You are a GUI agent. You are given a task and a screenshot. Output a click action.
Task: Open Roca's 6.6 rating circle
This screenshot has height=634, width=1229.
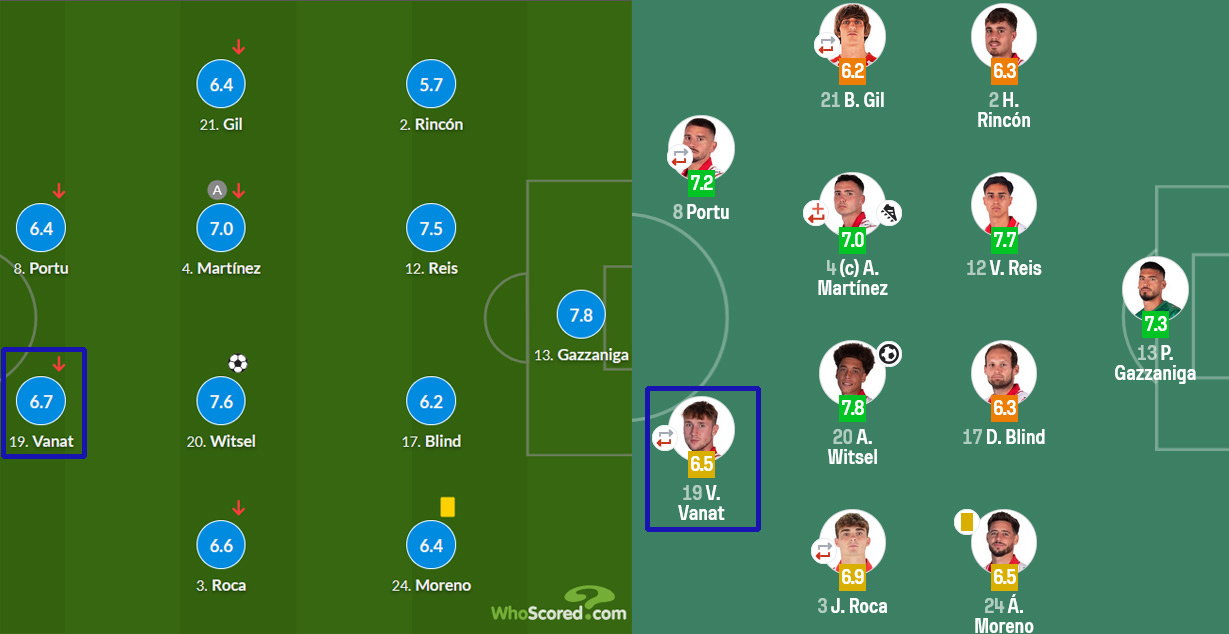coord(221,545)
